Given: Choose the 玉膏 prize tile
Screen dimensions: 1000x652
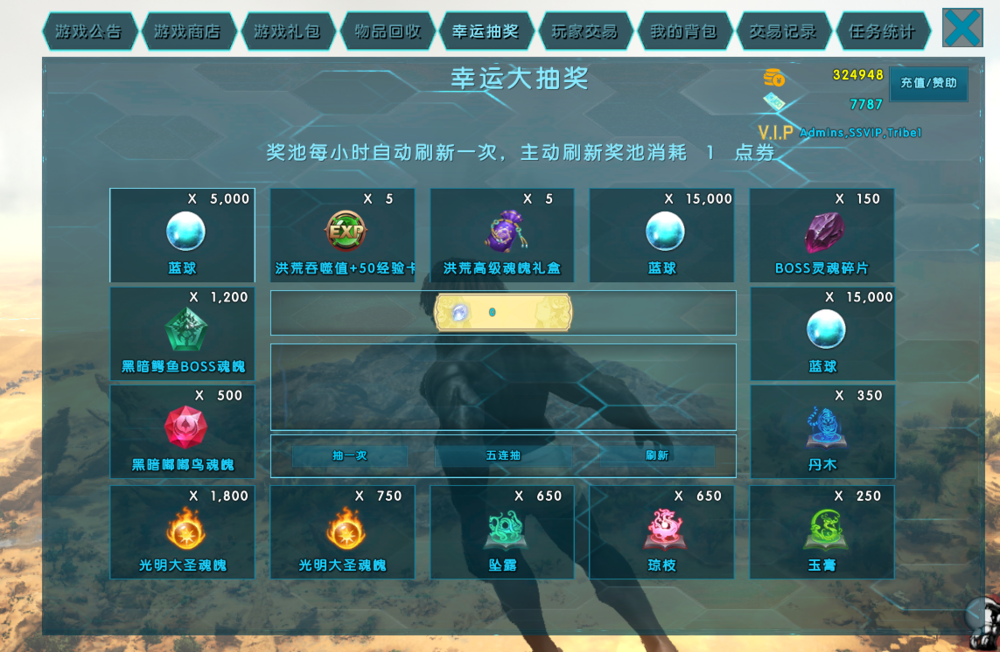Looking at the screenshot, I should point(822,532).
